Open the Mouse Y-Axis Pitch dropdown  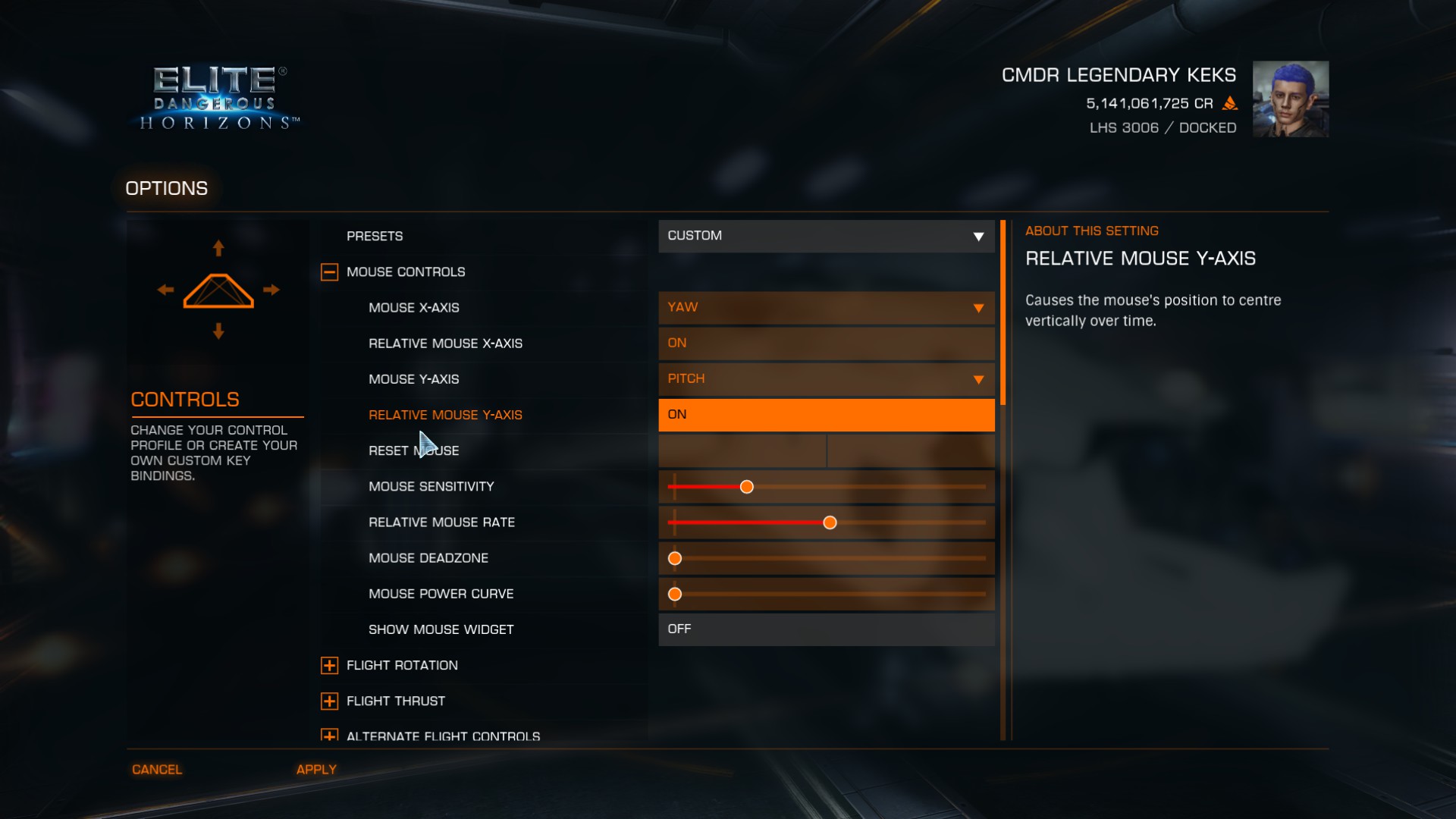click(826, 379)
